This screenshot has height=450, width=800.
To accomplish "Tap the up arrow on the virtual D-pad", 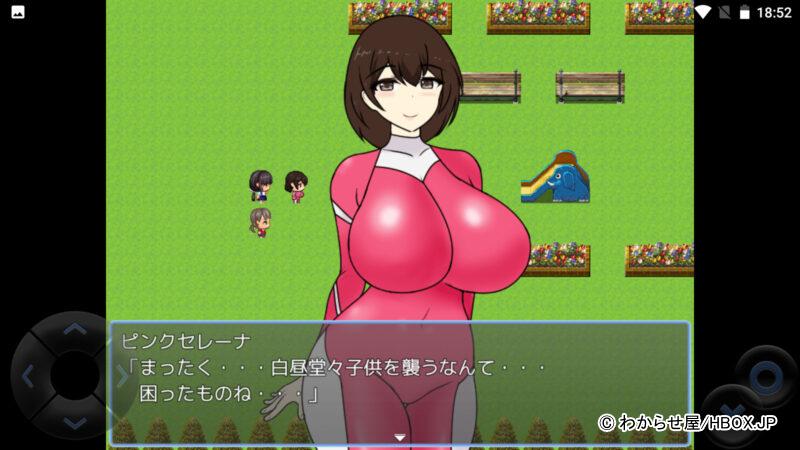I will [x=74, y=328].
